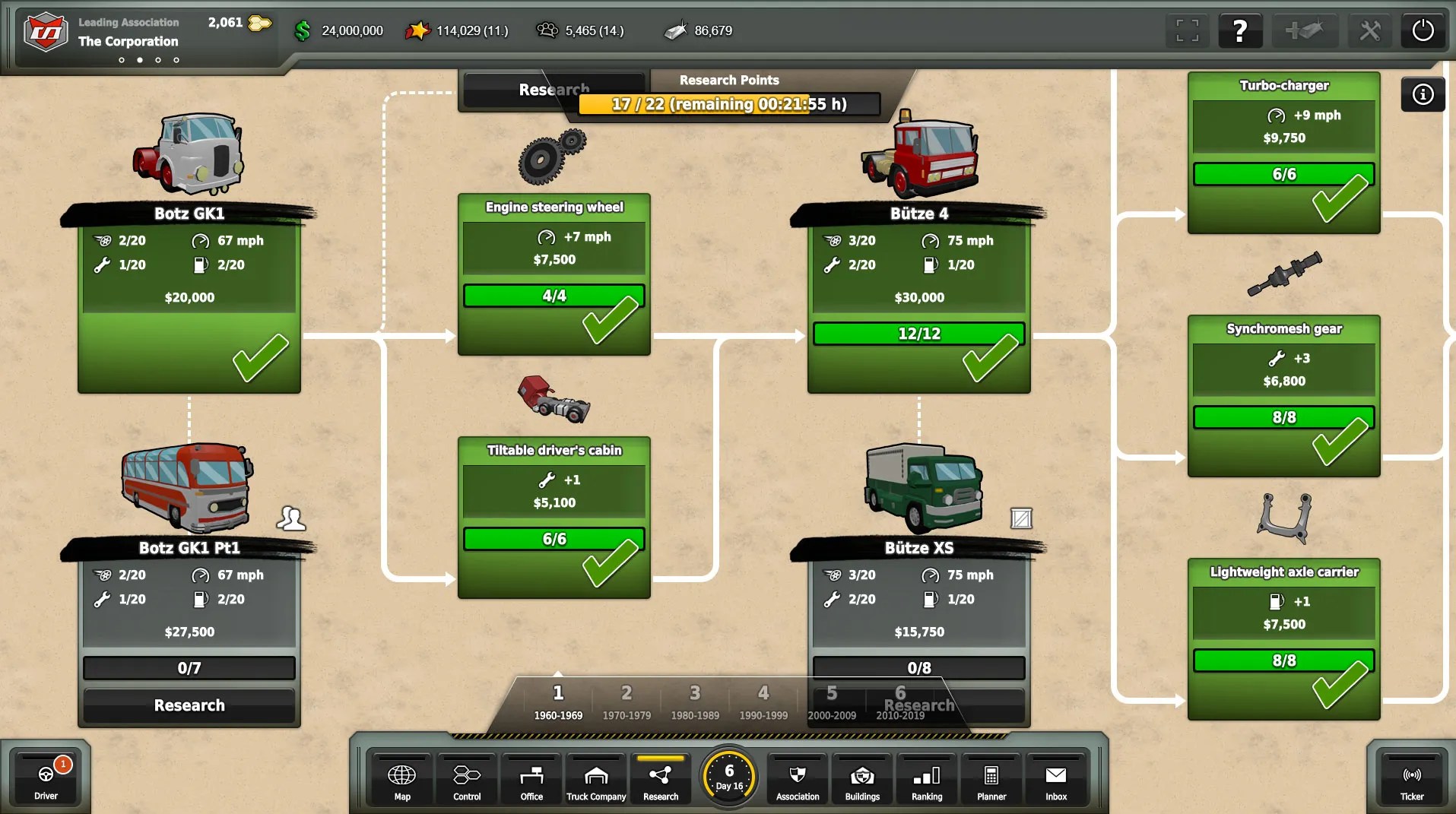
Task: Open the Map screen
Action: [x=401, y=778]
